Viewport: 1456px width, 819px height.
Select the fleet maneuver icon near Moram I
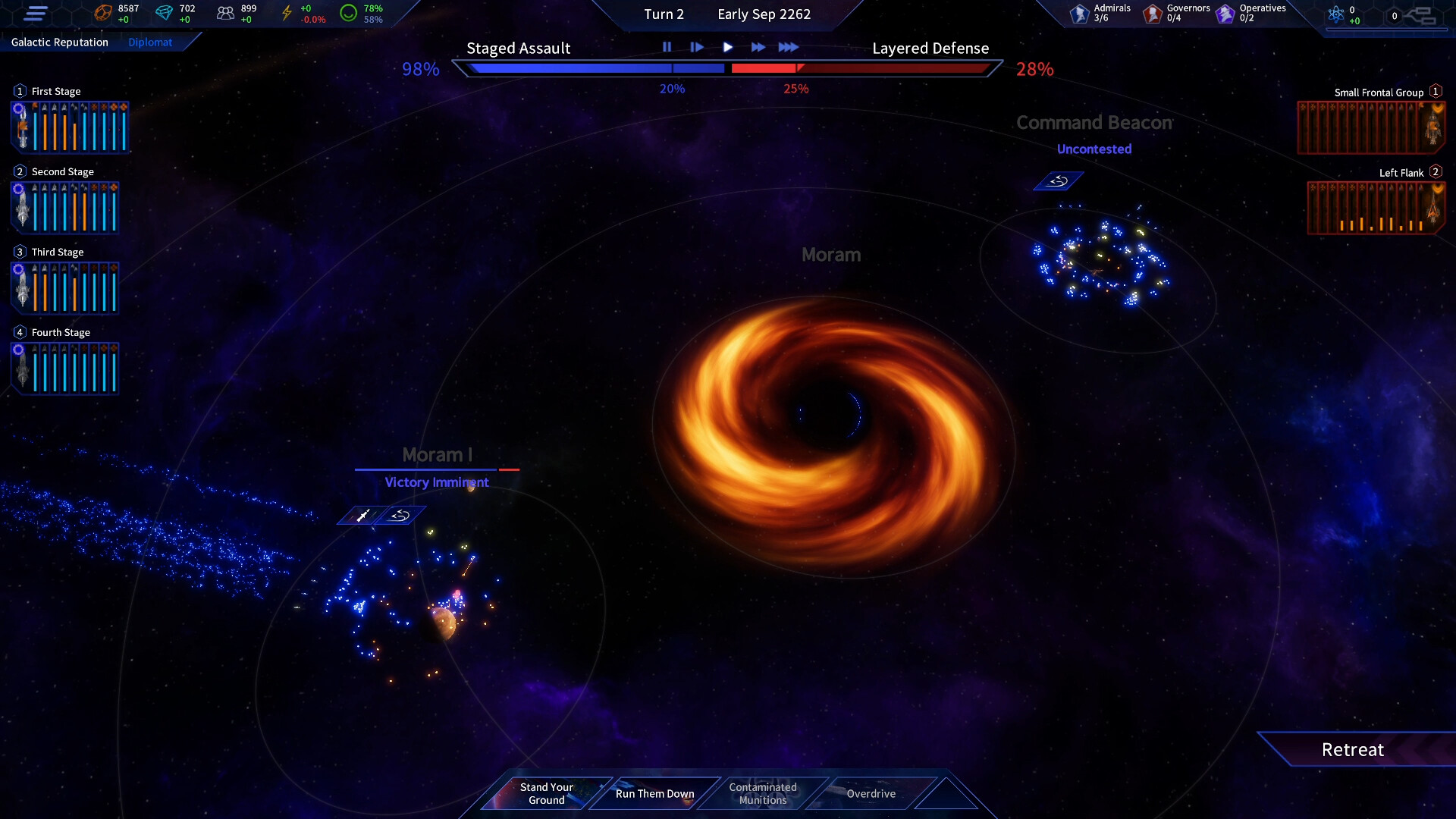(x=400, y=514)
